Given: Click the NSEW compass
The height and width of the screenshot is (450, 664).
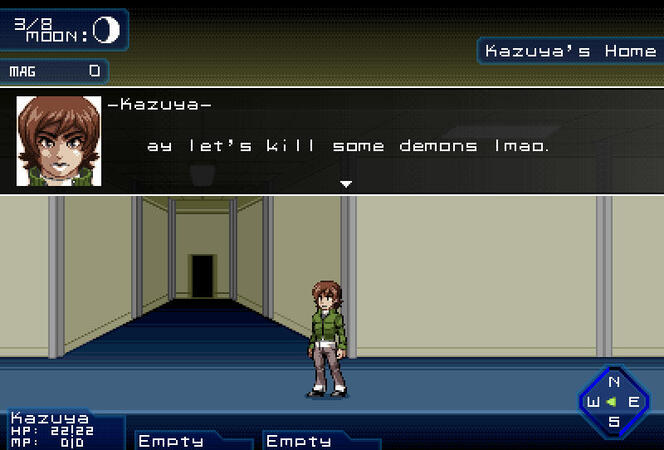Looking at the screenshot, I should coord(614,401).
